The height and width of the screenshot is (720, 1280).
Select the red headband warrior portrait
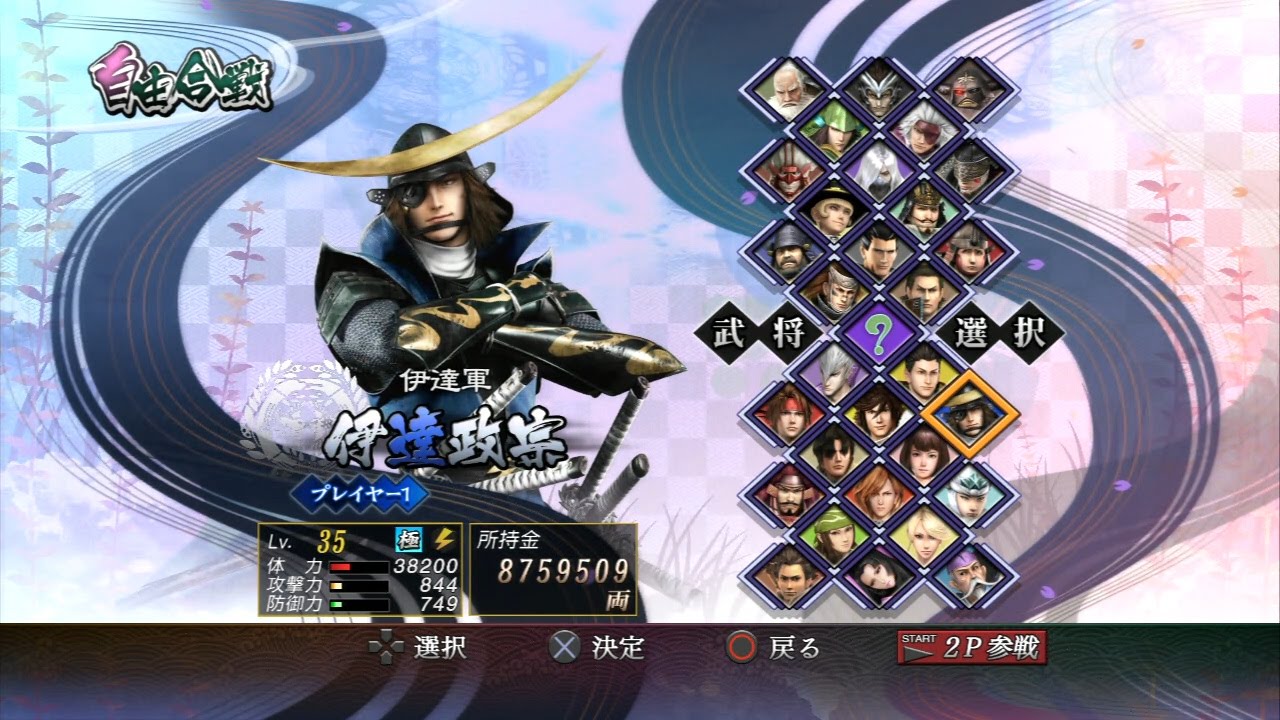pyautogui.click(x=787, y=414)
